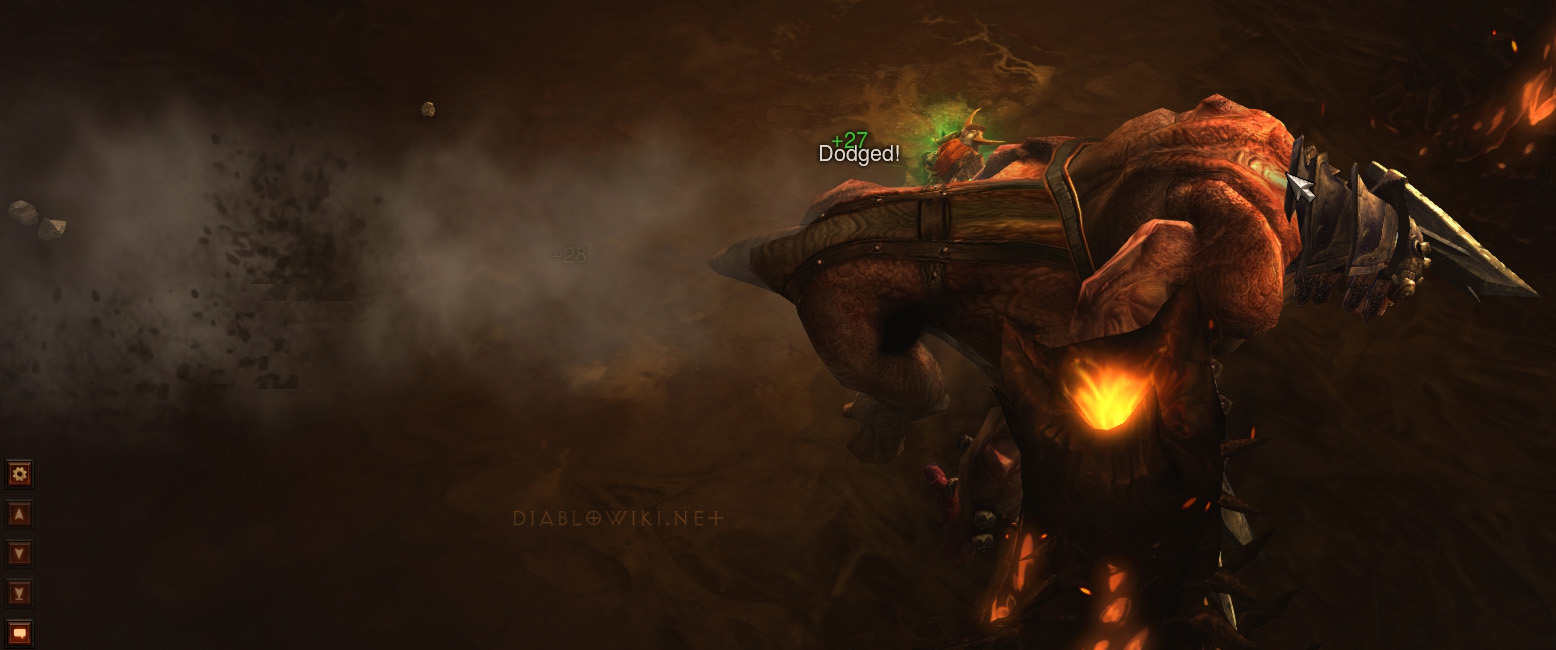Jump to the bottom of chat log
Viewport: 1556px width, 650px height.
[x=19, y=593]
